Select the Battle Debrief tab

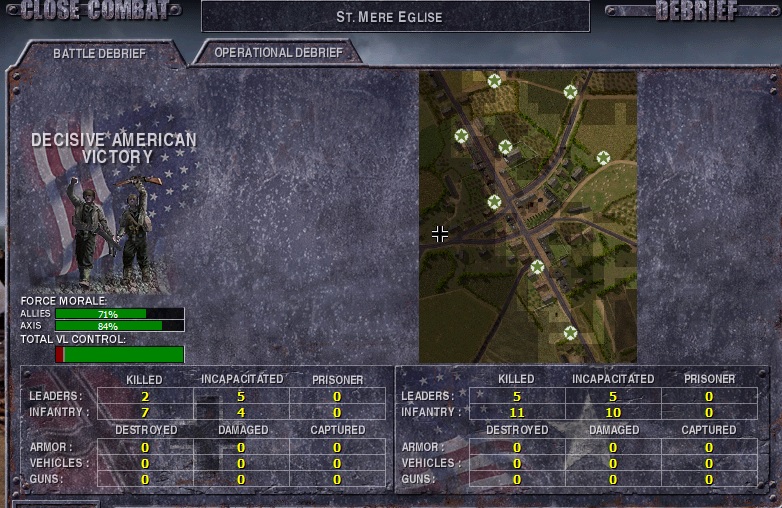[99, 54]
